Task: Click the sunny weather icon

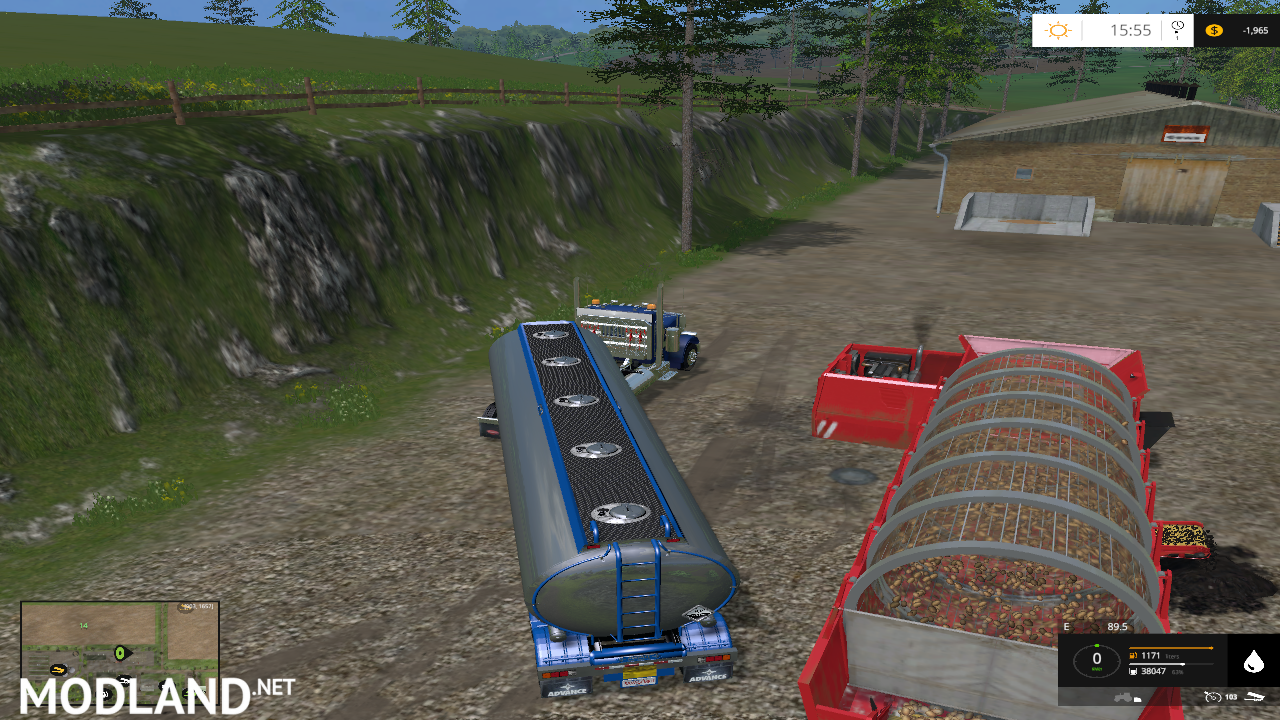Action: coord(1057,29)
